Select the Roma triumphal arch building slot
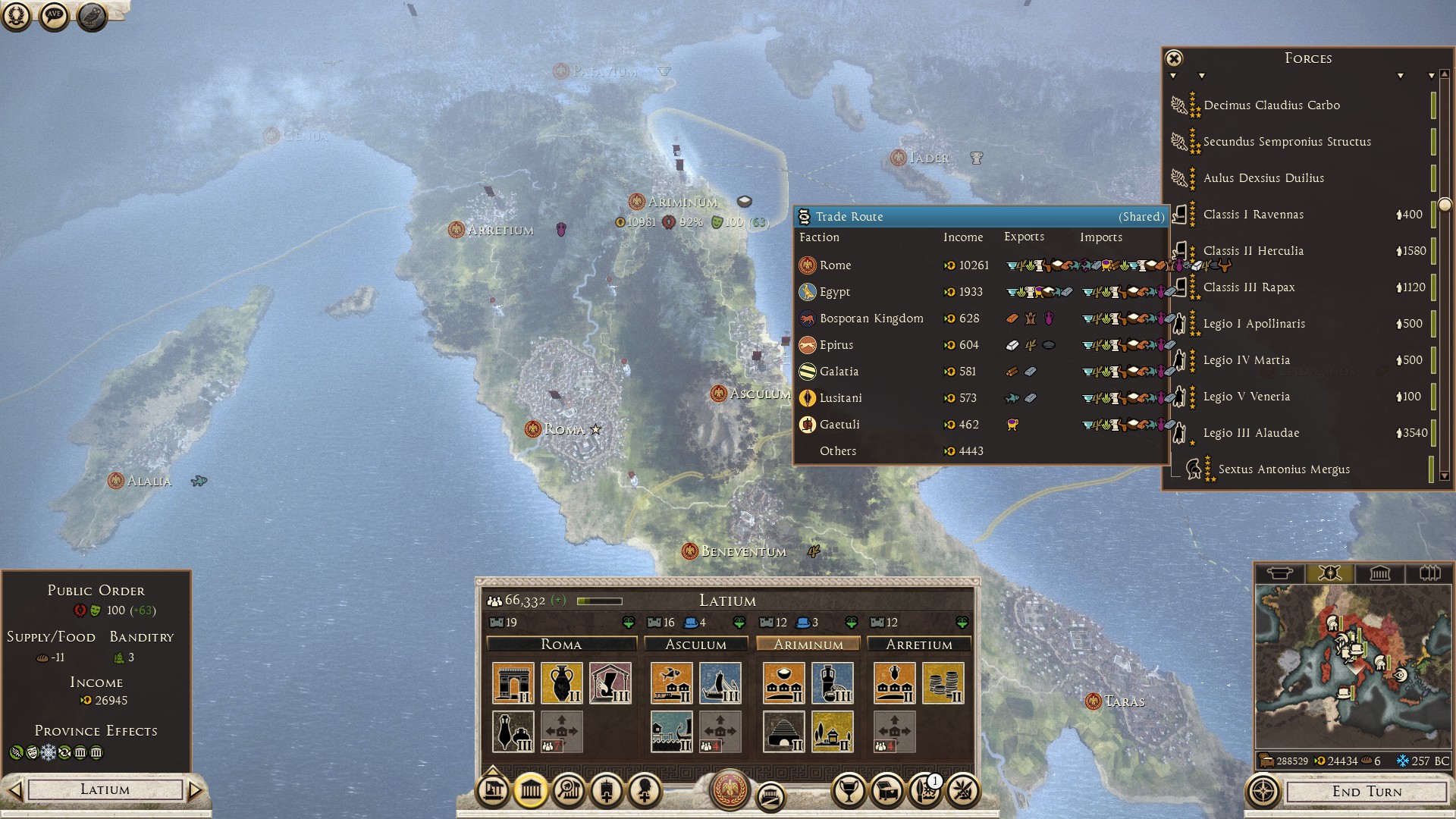The image size is (1456, 819). tap(513, 683)
